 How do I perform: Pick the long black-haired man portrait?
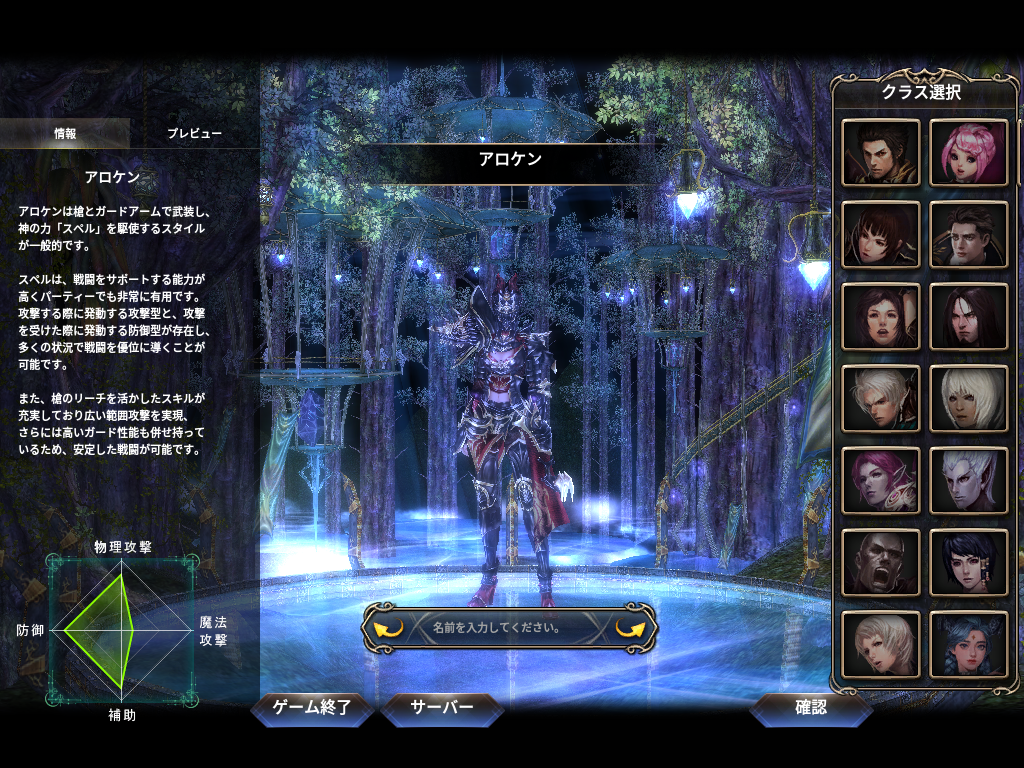[969, 316]
